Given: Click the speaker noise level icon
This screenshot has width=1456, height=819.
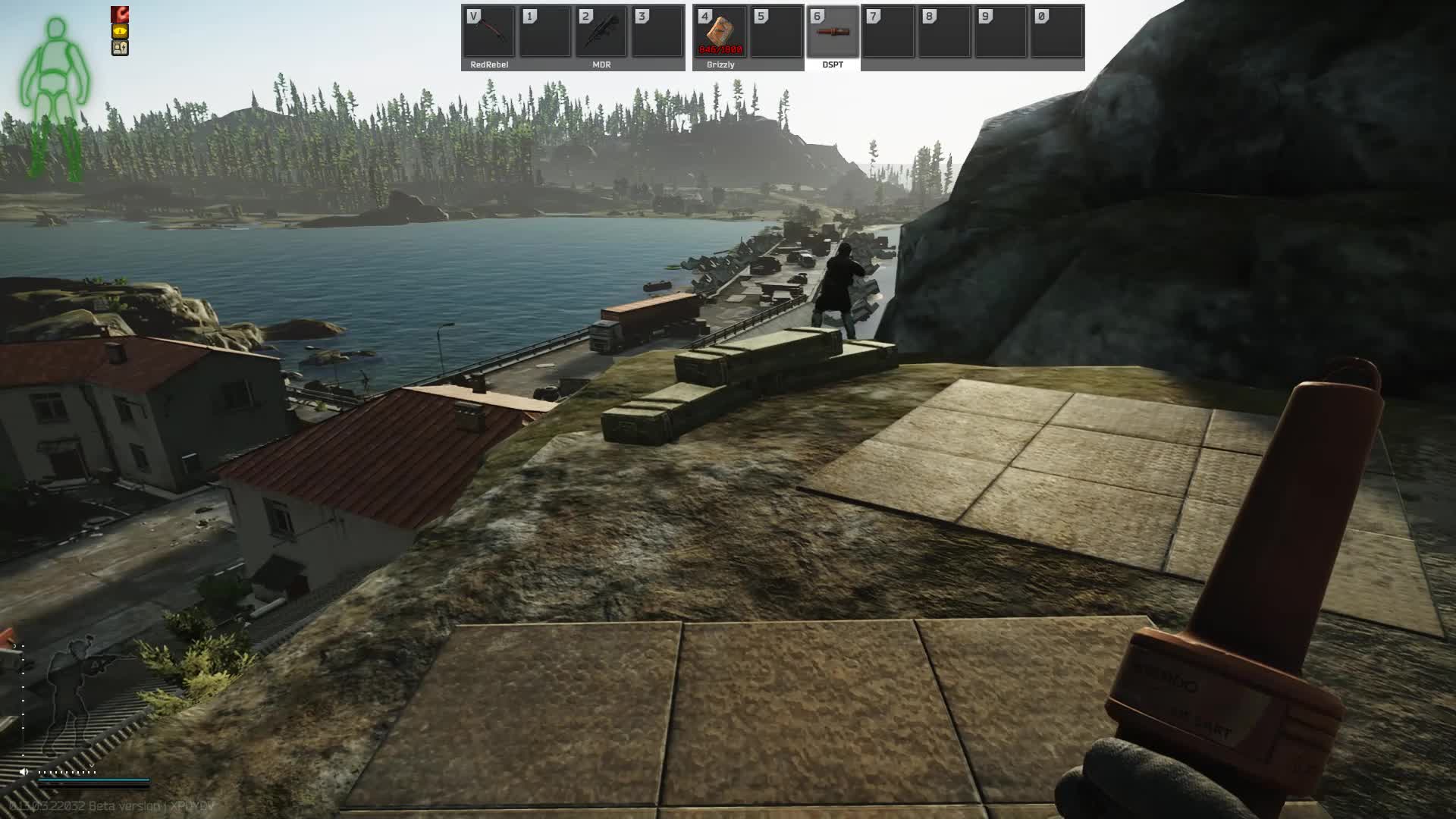Looking at the screenshot, I should pos(24,772).
